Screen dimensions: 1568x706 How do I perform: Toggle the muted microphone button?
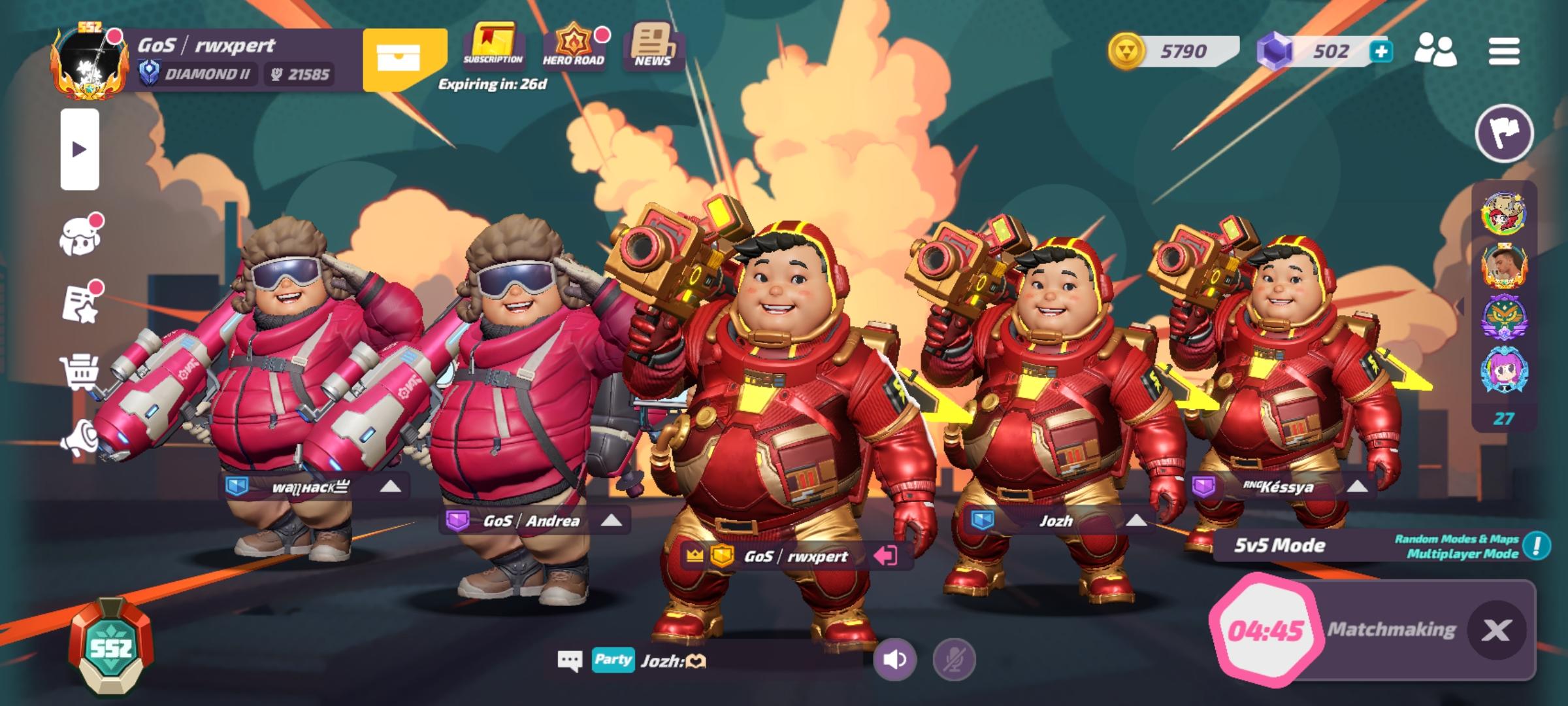point(954,659)
